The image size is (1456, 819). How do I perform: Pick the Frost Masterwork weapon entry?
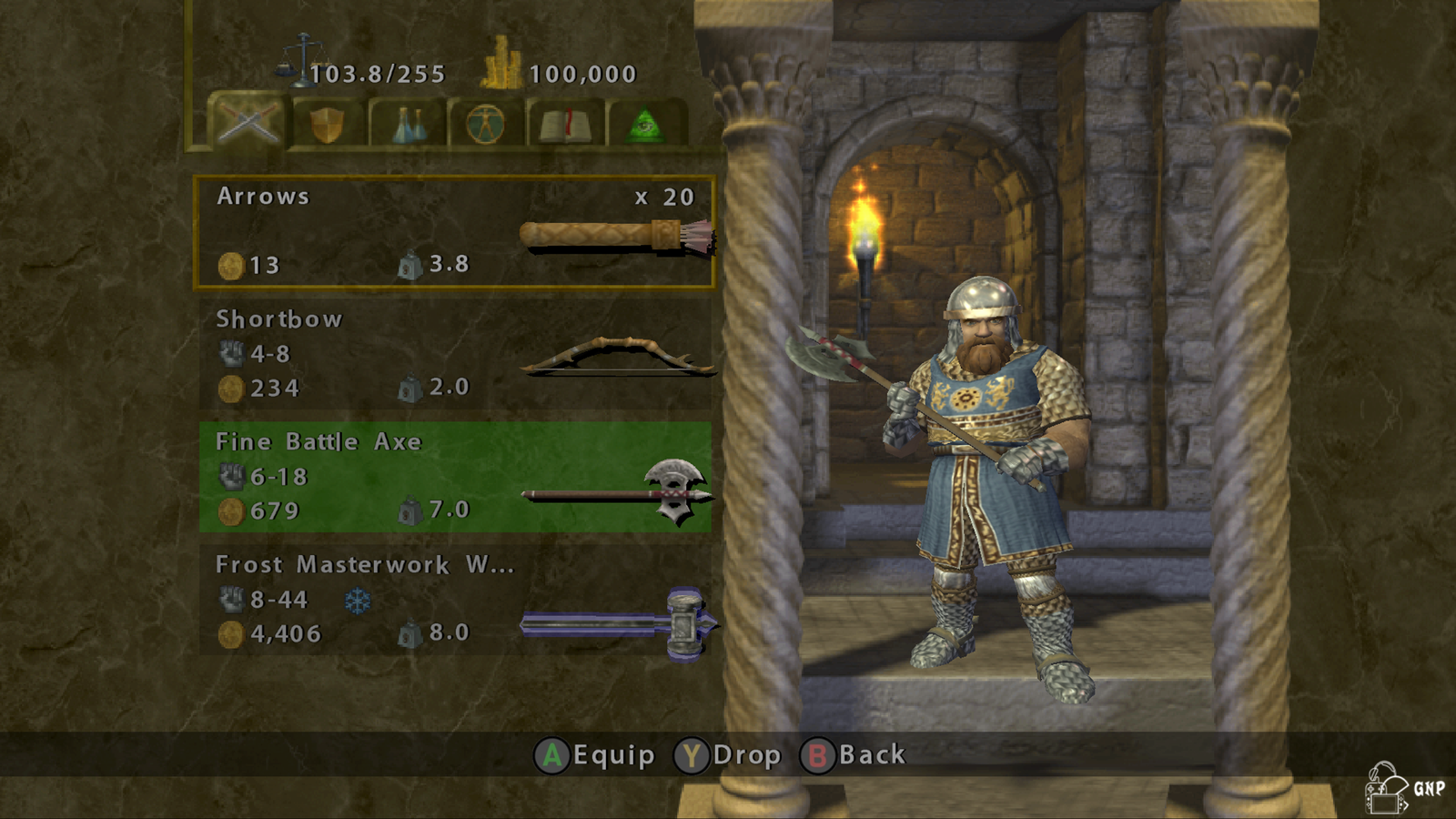454,601
